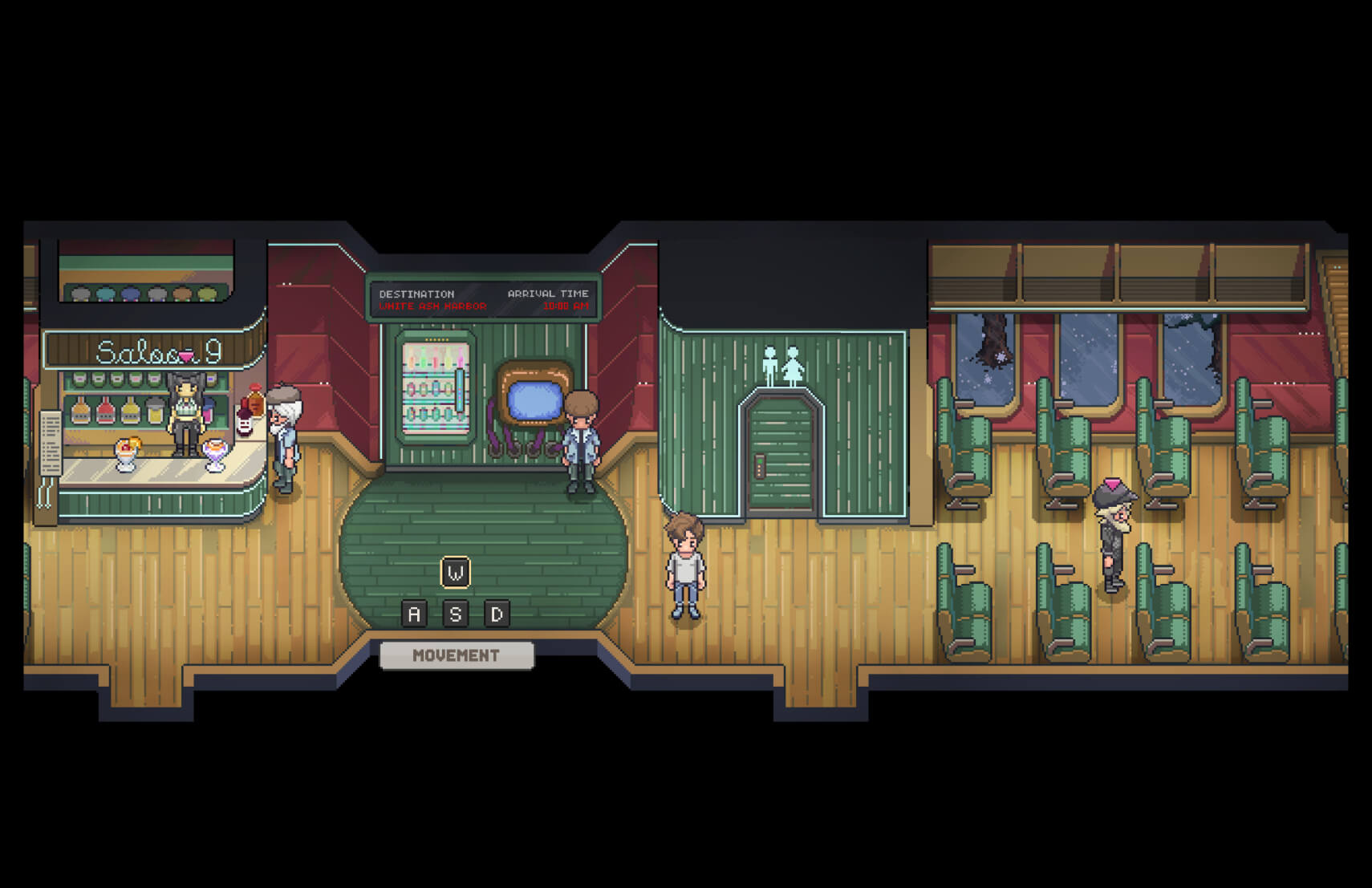Click the panel on the restroom door frame

(x=758, y=465)
